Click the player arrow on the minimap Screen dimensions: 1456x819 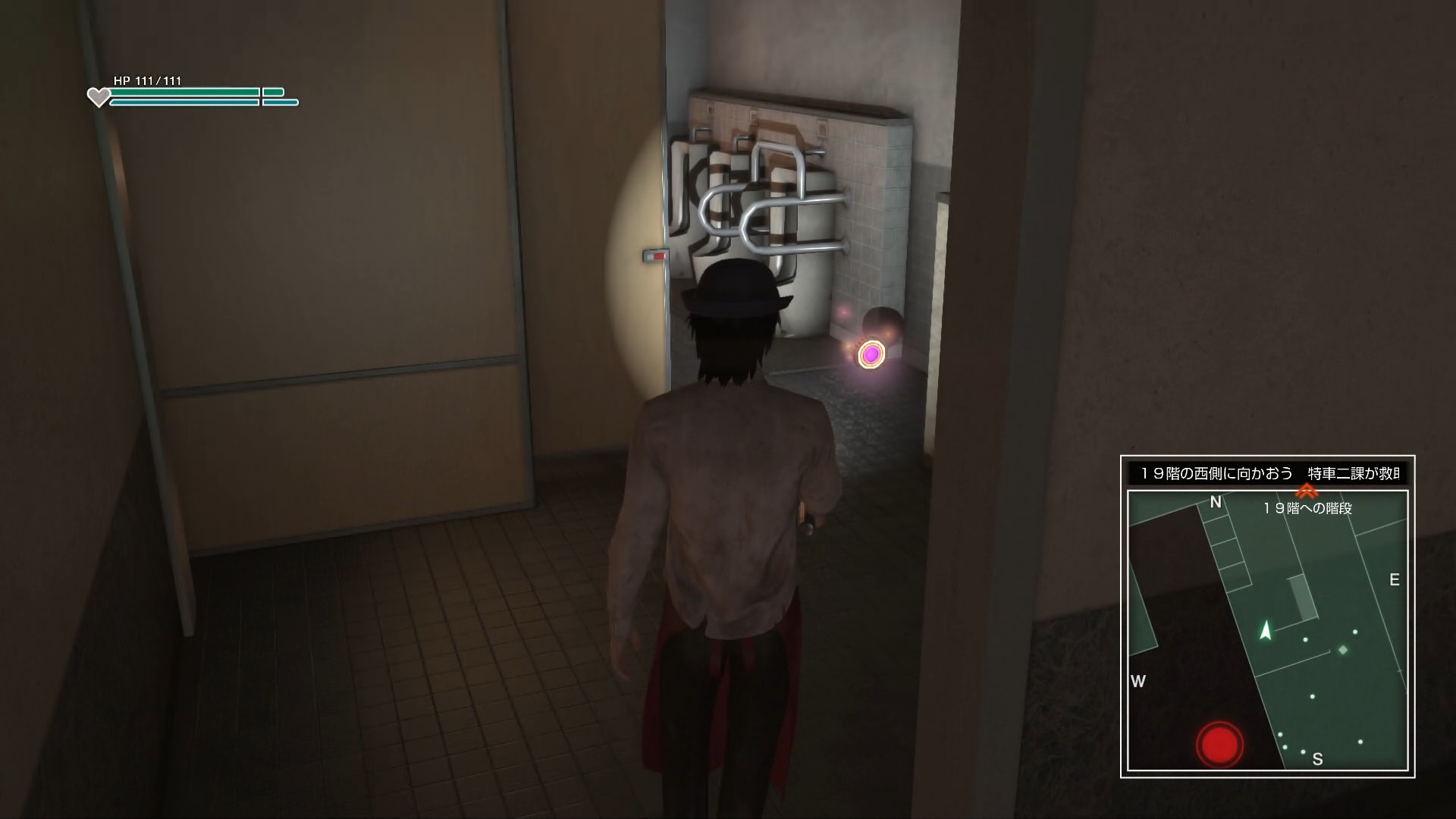click(1265, 630)
